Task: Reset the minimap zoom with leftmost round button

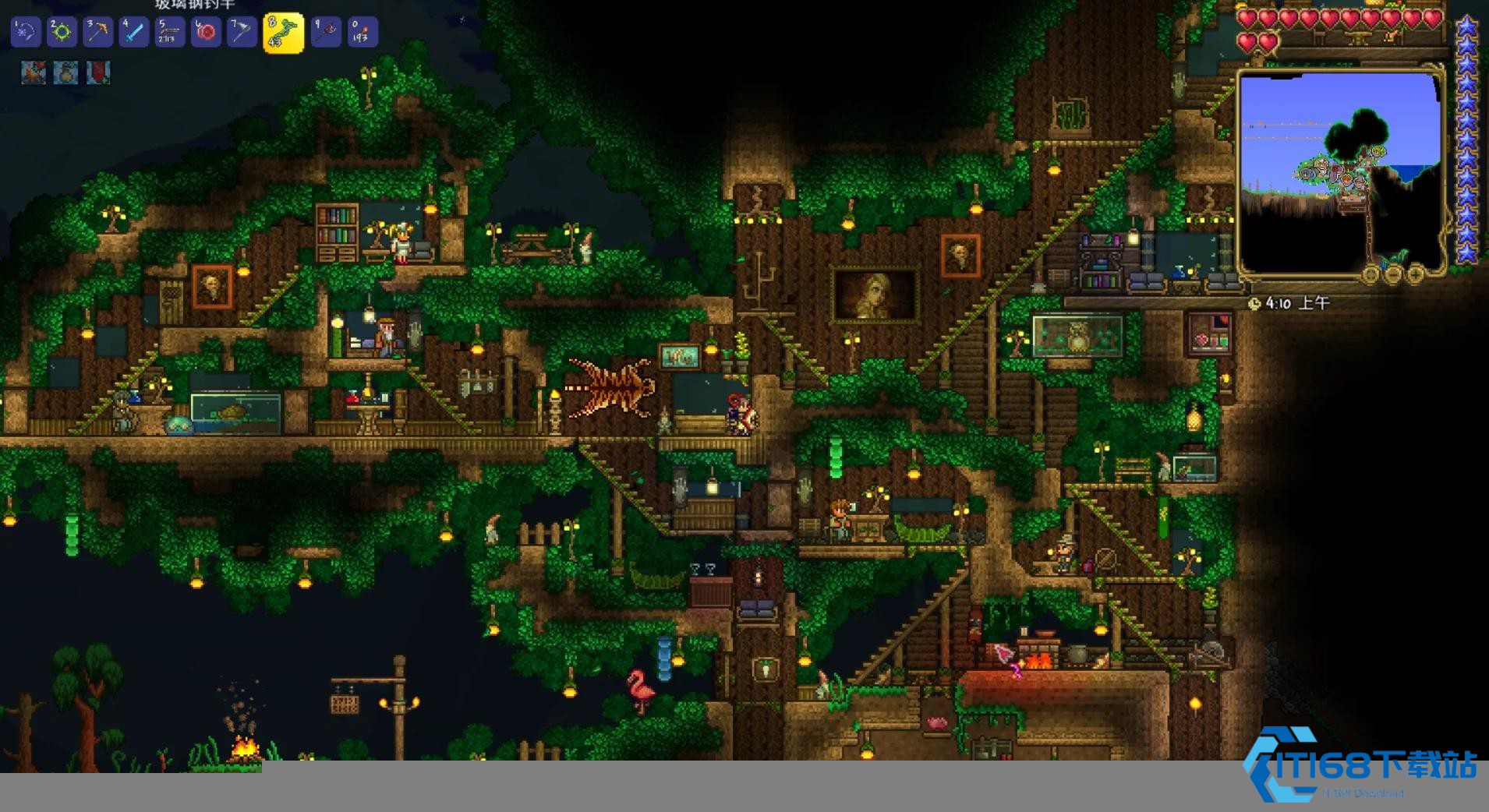Action: coord(1371,274)
